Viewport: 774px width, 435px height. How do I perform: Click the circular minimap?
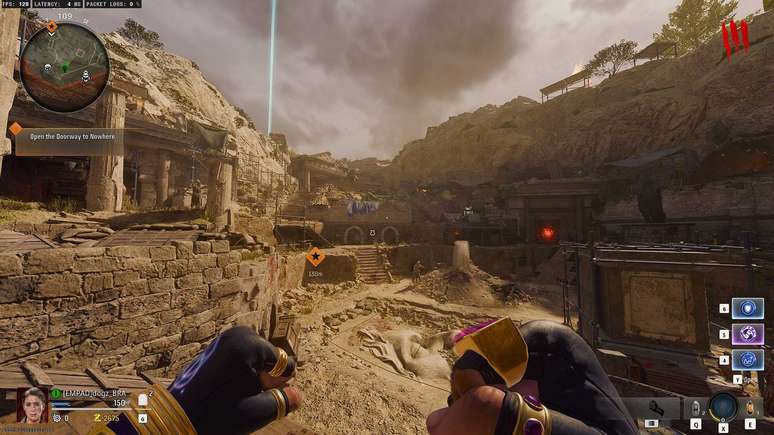pos(65,67)
